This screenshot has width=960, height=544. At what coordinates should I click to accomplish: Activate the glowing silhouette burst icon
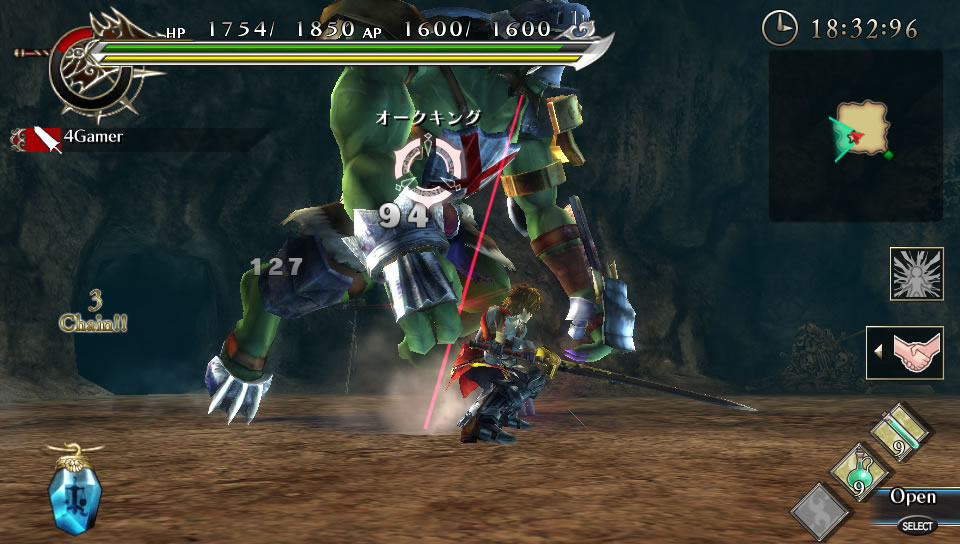(917, 274)
